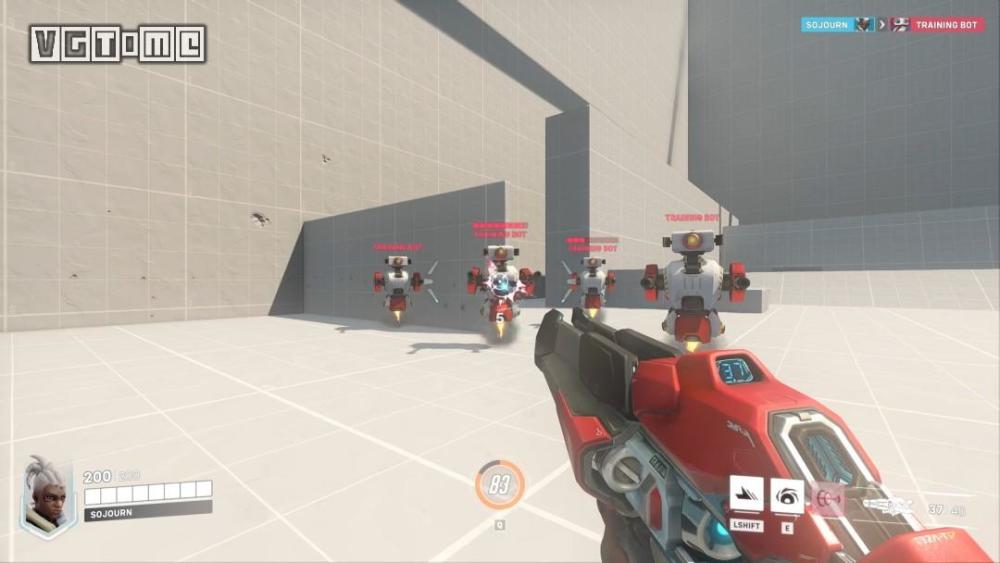Activate the Power Slide ability icon
1000x563 pixels.
747,494
